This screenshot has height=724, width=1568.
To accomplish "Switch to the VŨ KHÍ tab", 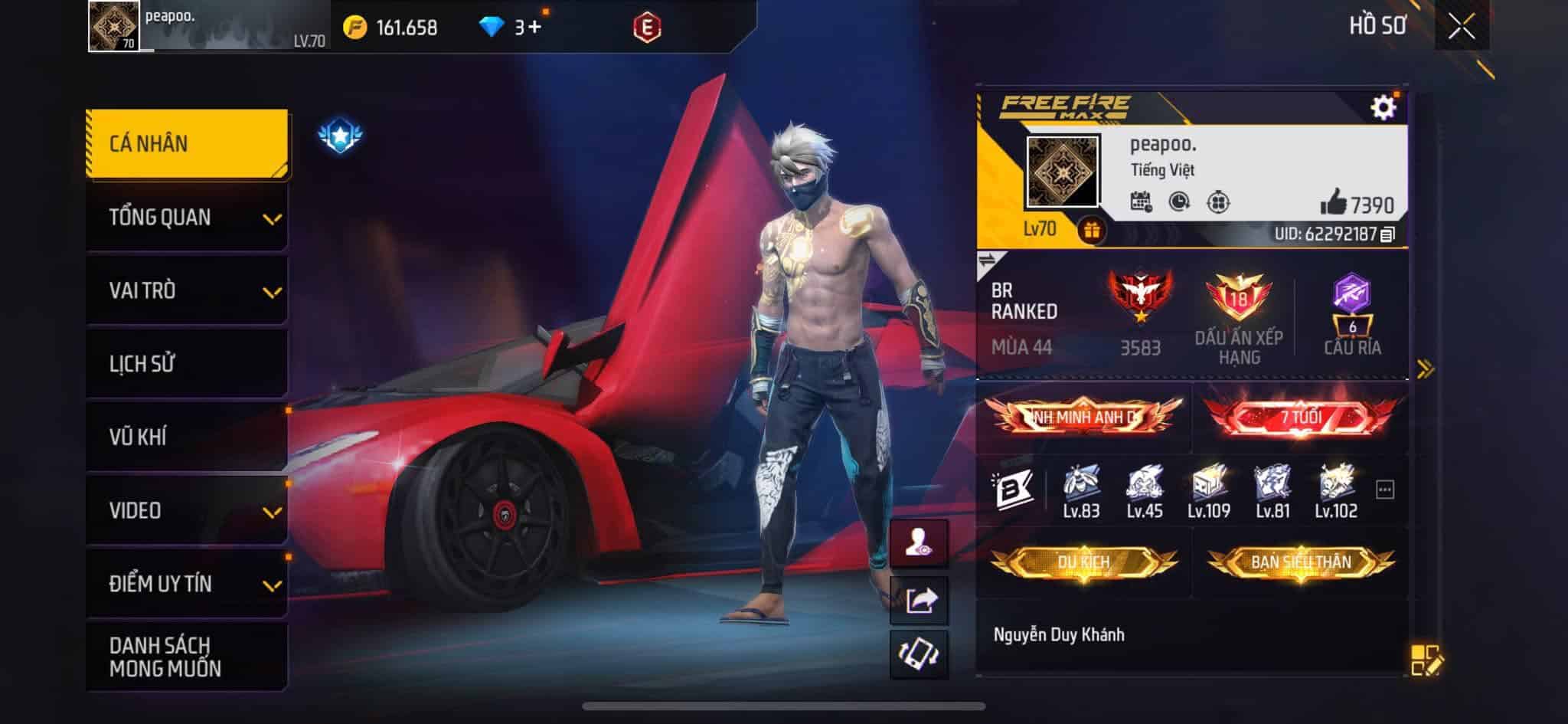I will tap(187, 437).
